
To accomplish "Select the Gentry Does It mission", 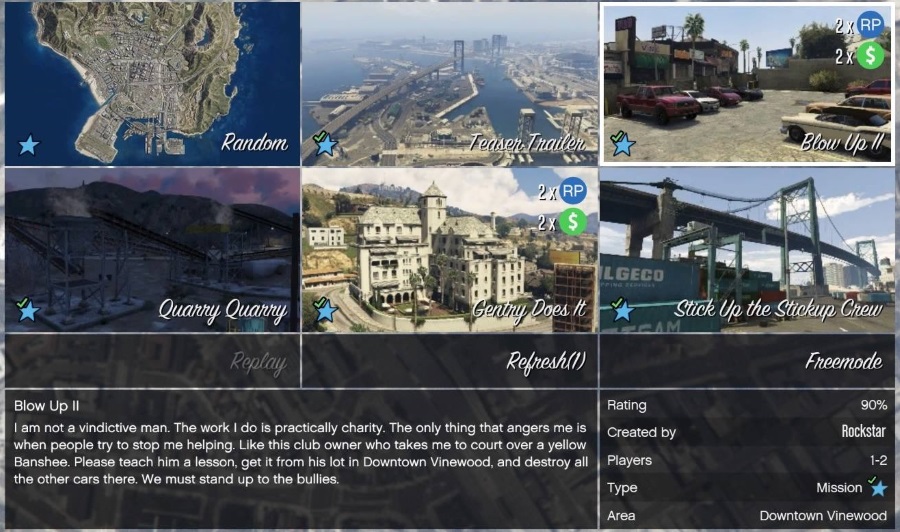I will point(450,249).
